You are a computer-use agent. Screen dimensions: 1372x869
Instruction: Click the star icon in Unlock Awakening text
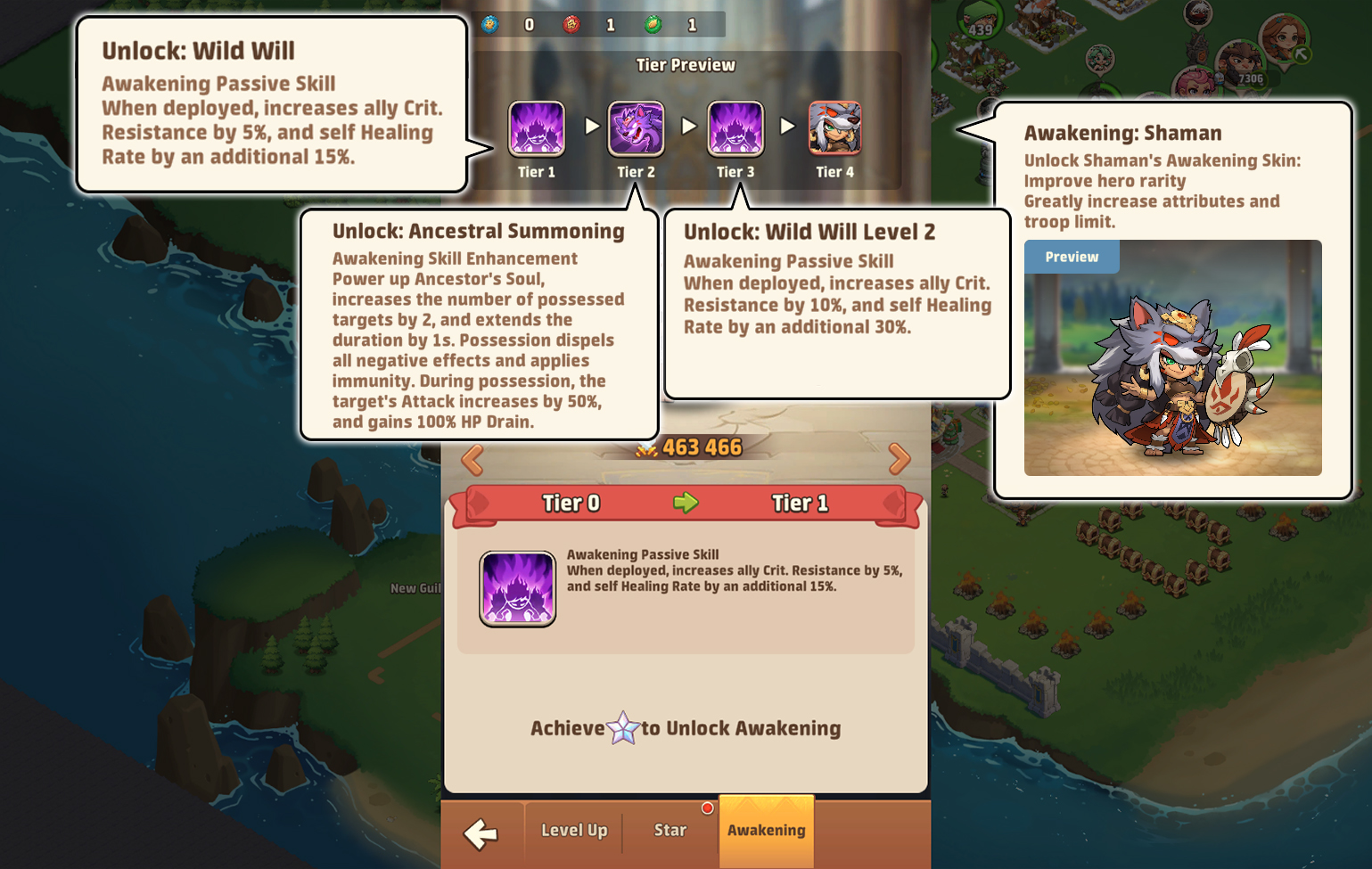coord(621,726)
